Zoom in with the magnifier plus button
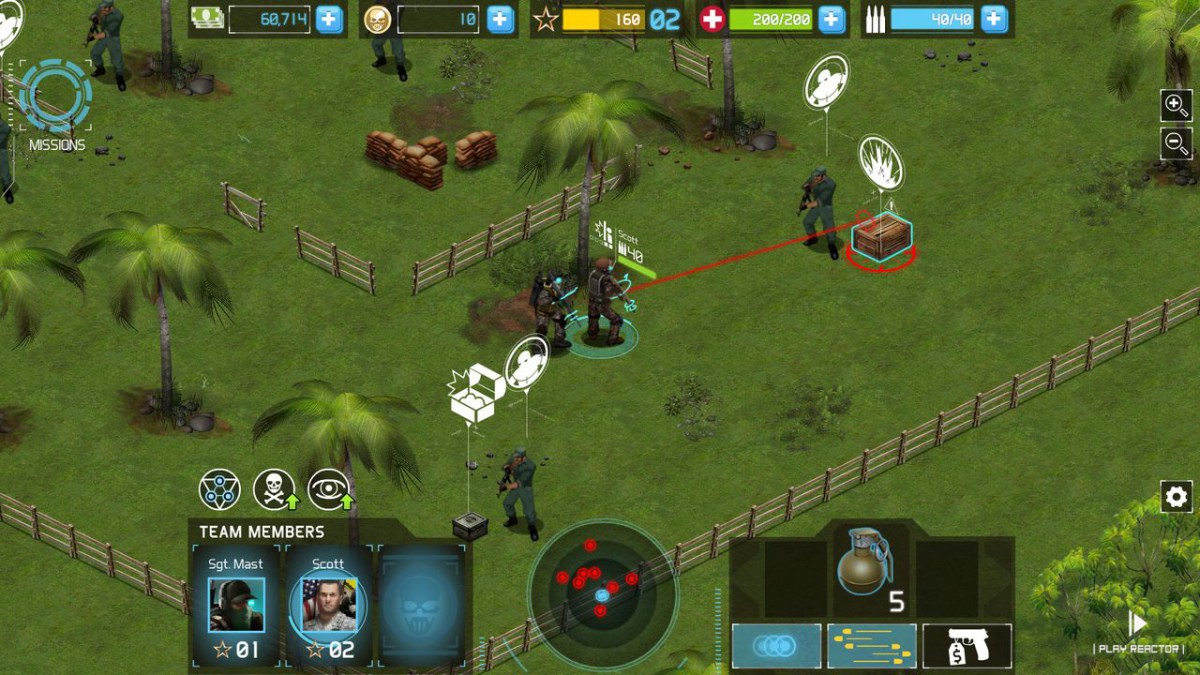This screenshot has height=675, width=1200. click(1176, 104)
